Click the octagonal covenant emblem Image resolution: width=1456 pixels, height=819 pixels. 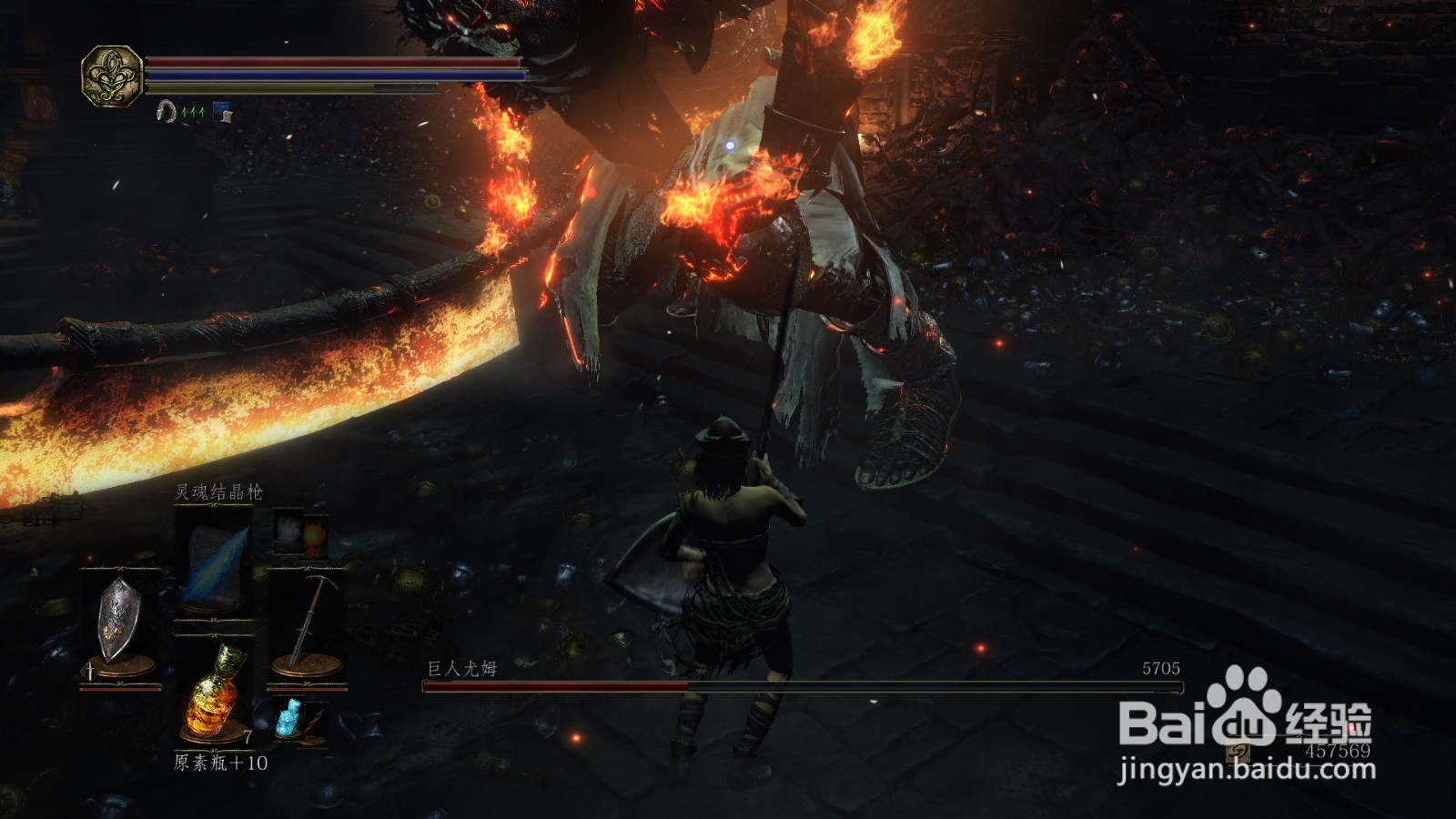111,76
